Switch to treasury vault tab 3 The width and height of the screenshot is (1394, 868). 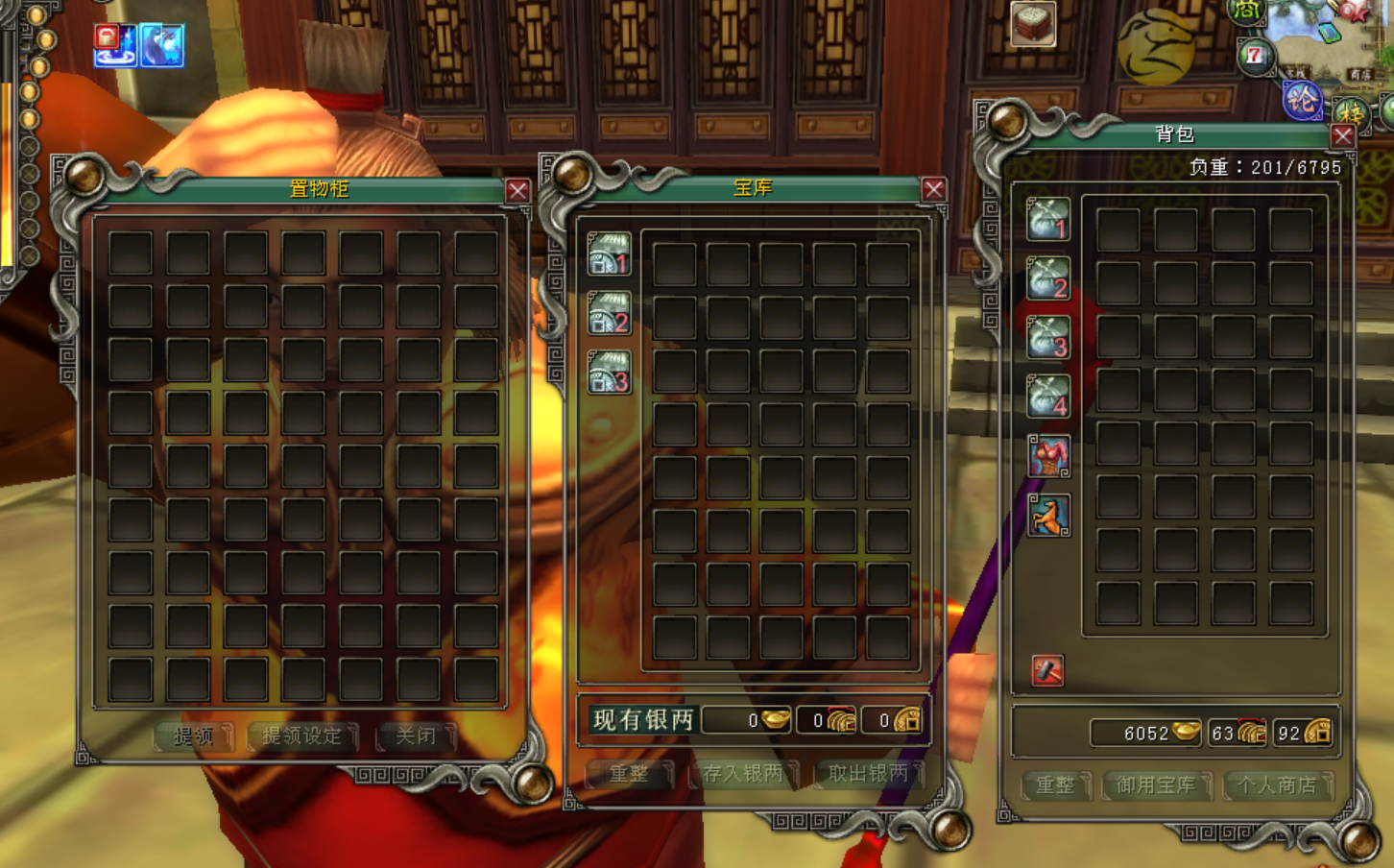(x=609, y=374)
